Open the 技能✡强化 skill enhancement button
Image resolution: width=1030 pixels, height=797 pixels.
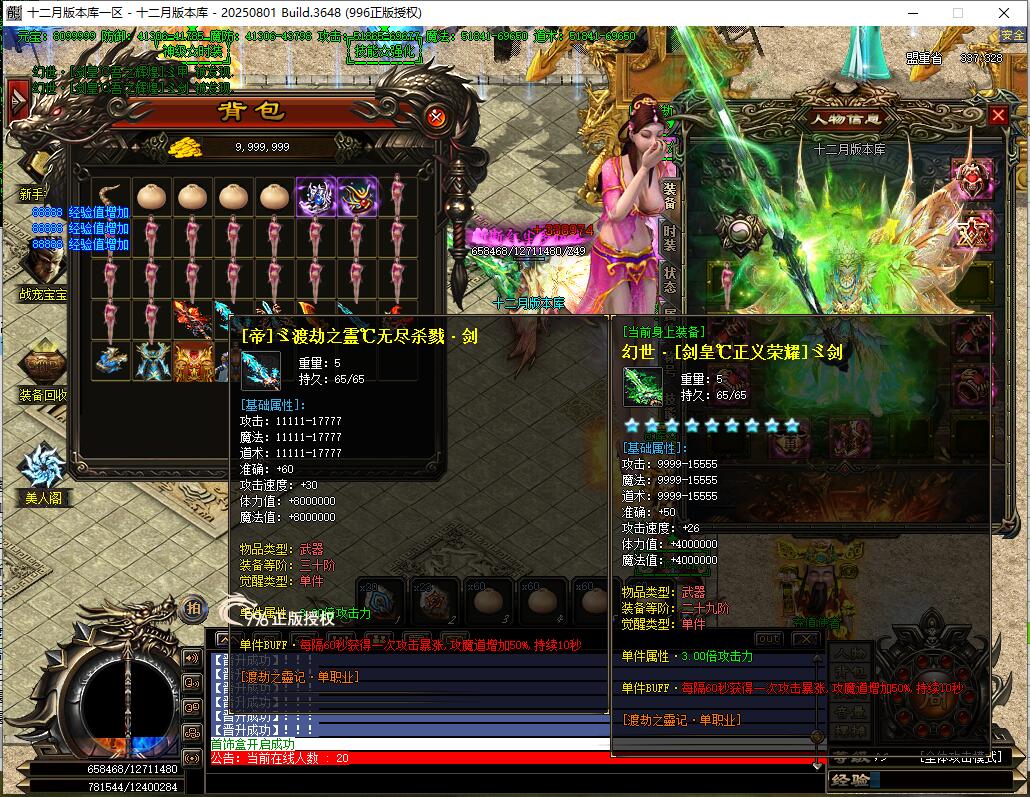(386, 50)
